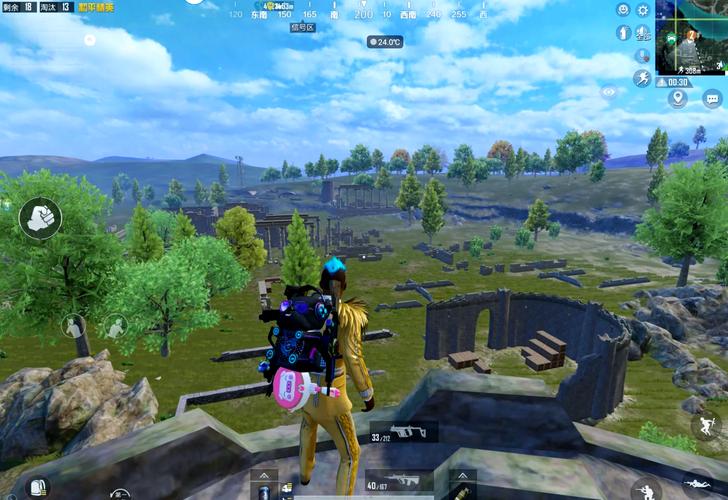728x500 pixels.
Task: Open the backpack inventory icon
Action: point(38,488)
